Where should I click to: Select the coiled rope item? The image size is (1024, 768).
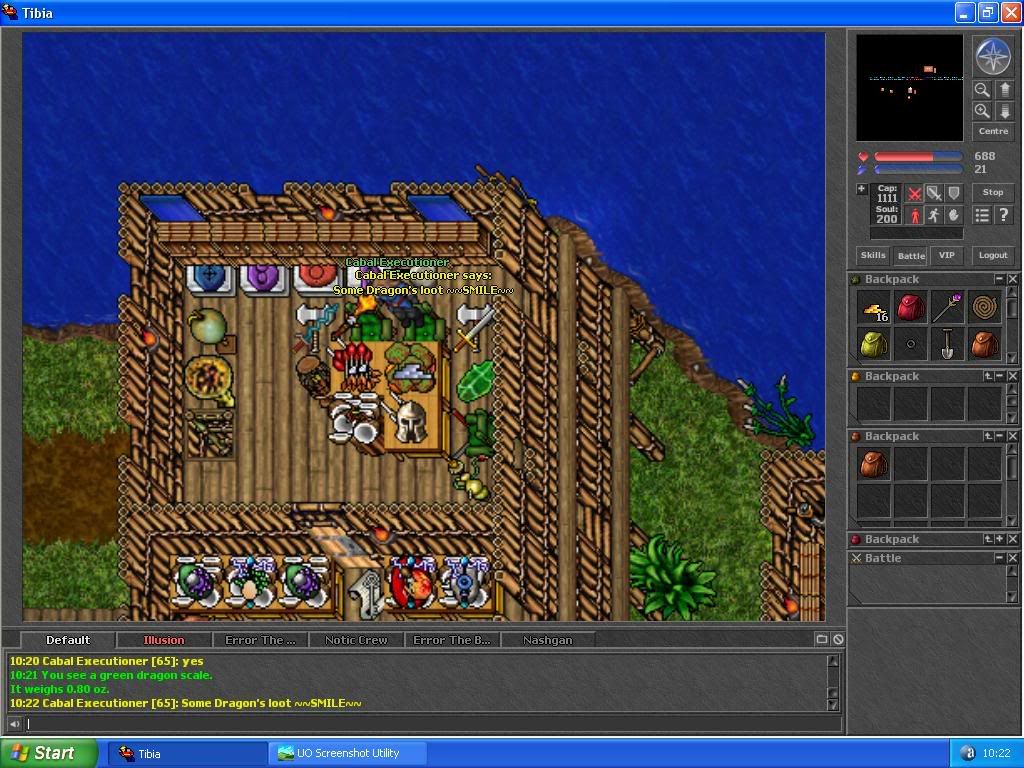pyautogui.click(x=985, y=308)
